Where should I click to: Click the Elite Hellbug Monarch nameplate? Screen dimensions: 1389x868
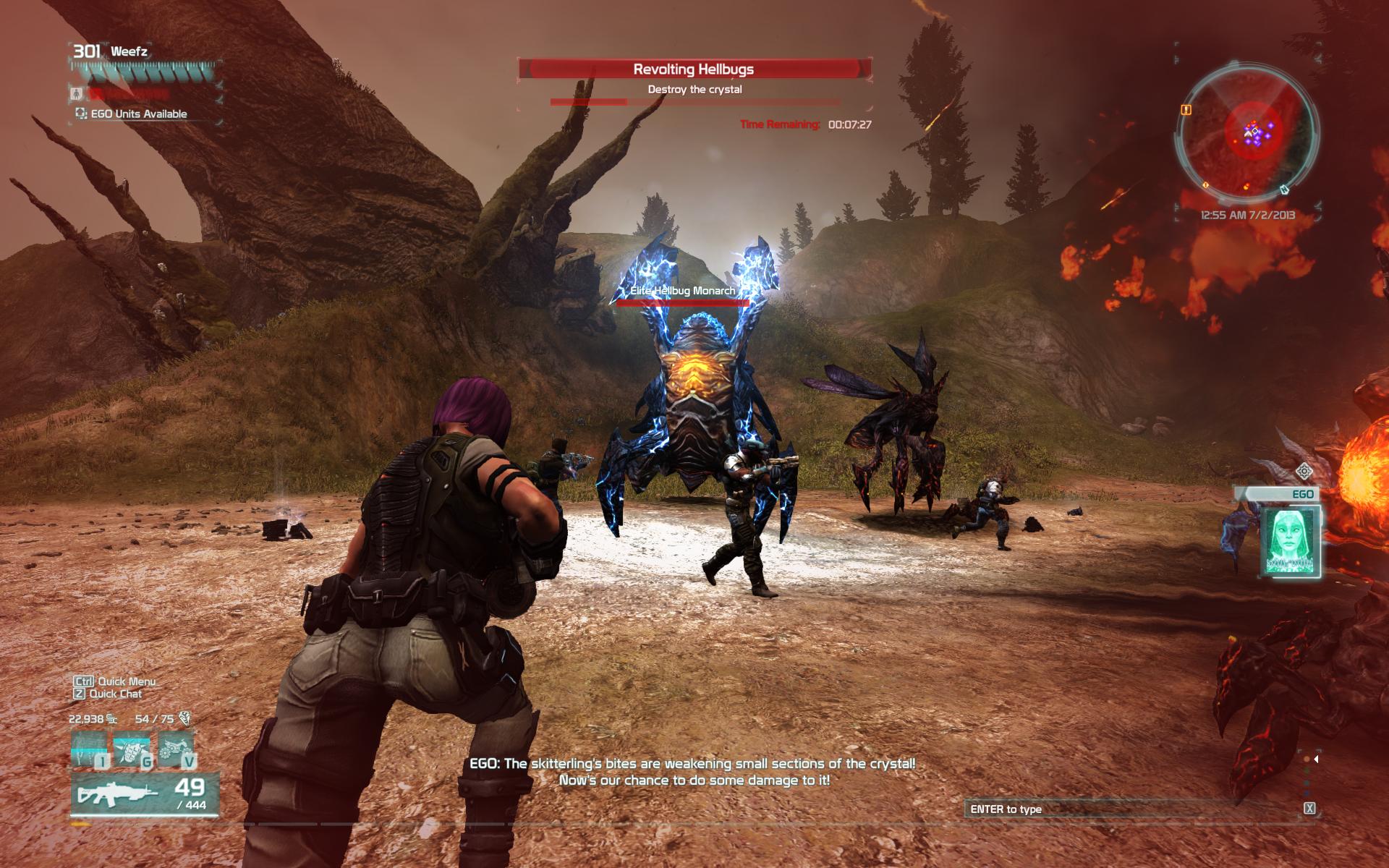[682, 291]
